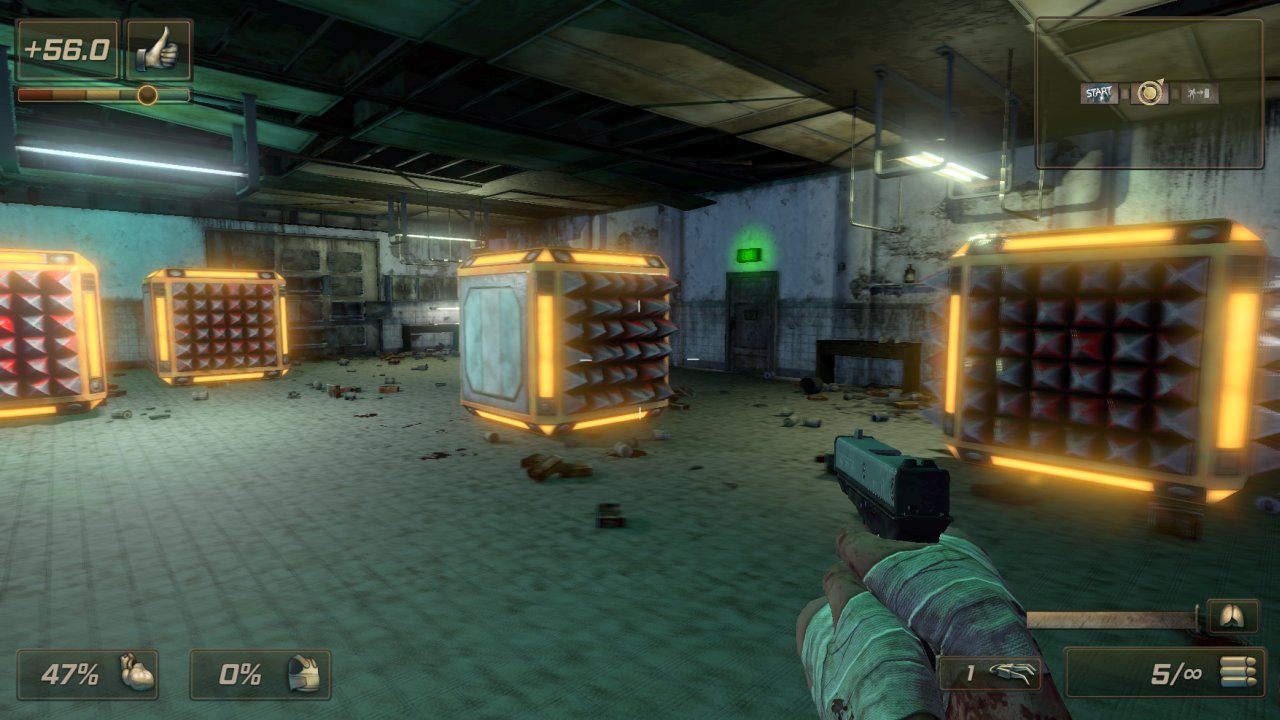Click the thumbs-up rating icon
The height and width of the screenshot is (720, 1280).
[x=159, y=50]
